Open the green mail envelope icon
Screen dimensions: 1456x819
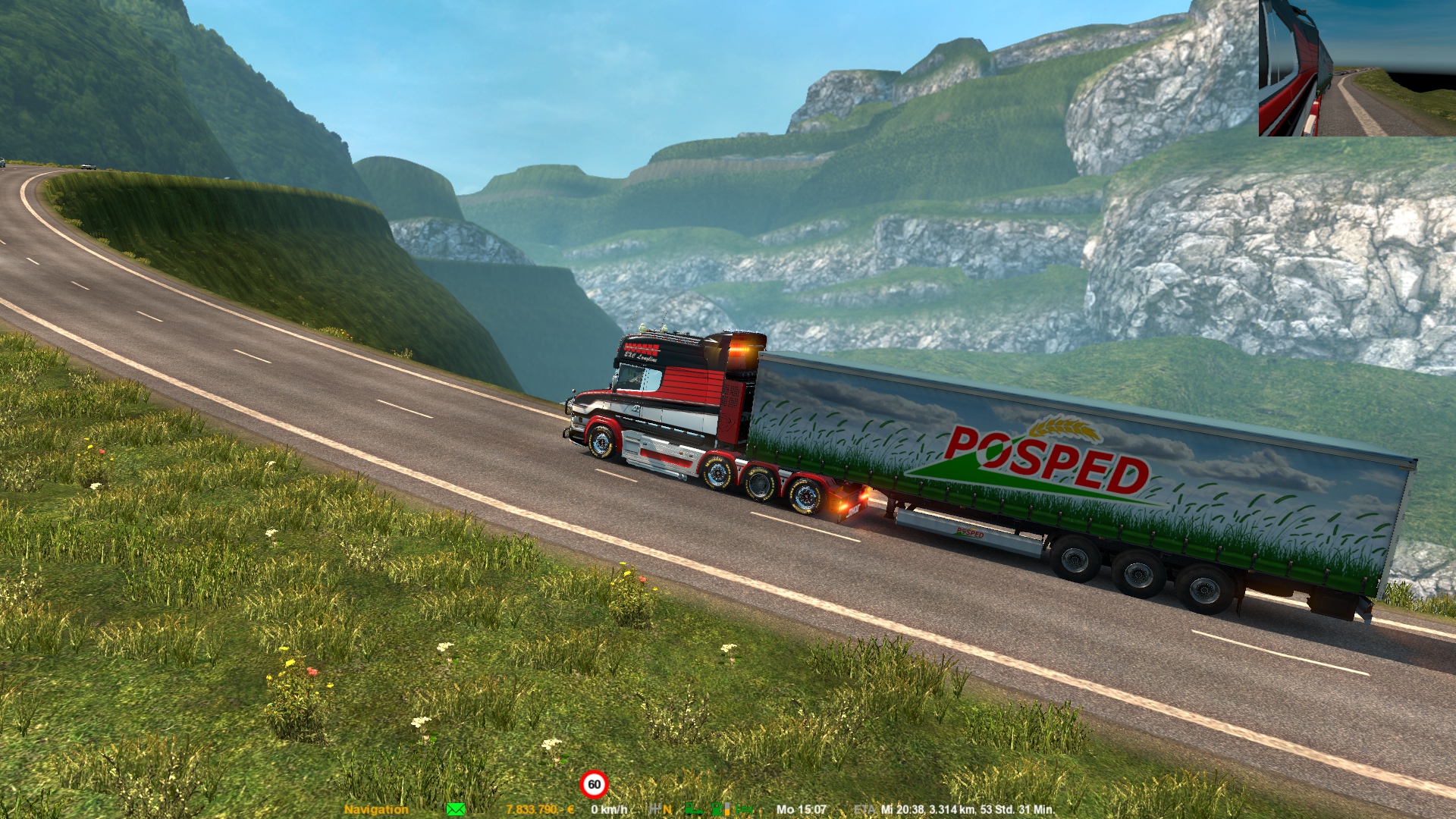pos(456,810)
